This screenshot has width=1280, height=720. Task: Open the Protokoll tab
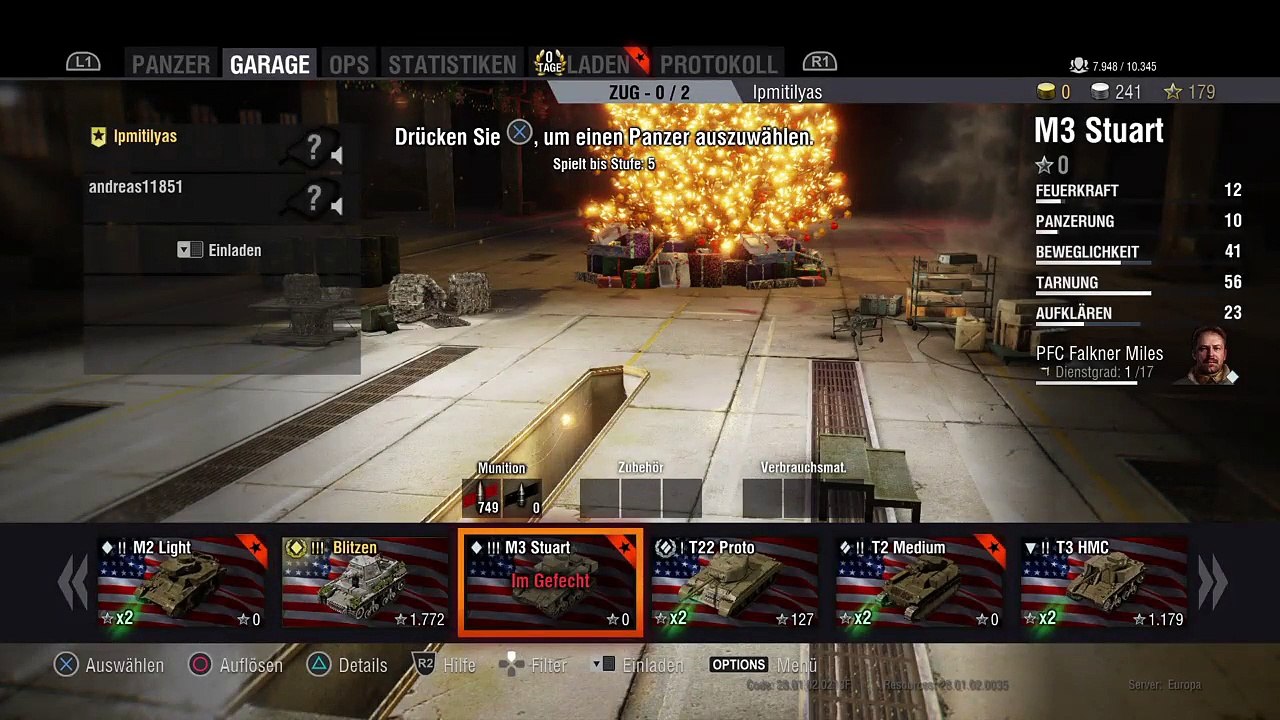point(718,64)
